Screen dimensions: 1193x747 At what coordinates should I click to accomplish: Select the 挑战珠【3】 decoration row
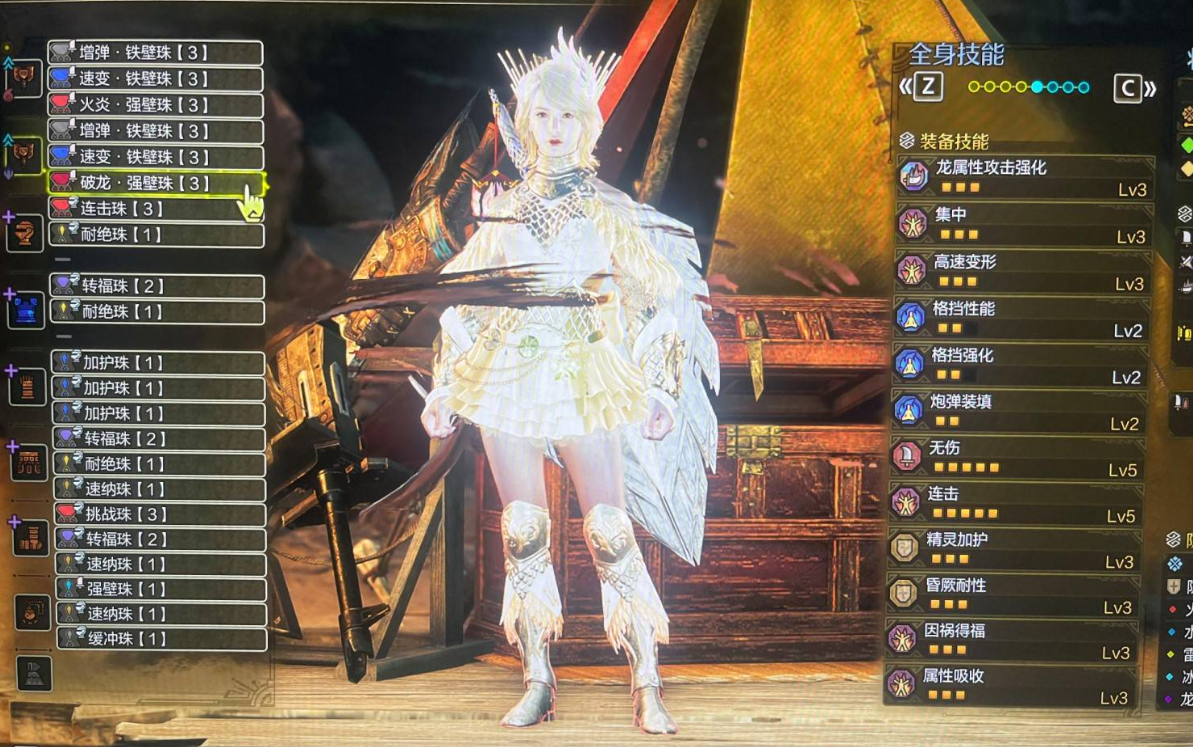160,514
